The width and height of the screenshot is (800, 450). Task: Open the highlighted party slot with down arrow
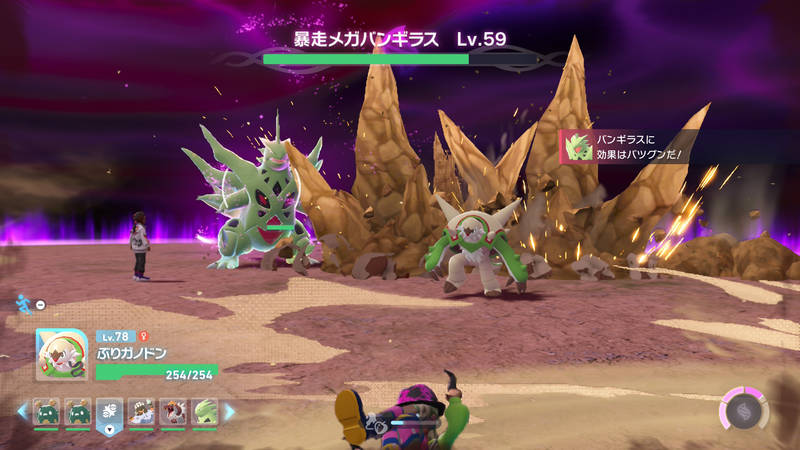coord(109,413)
